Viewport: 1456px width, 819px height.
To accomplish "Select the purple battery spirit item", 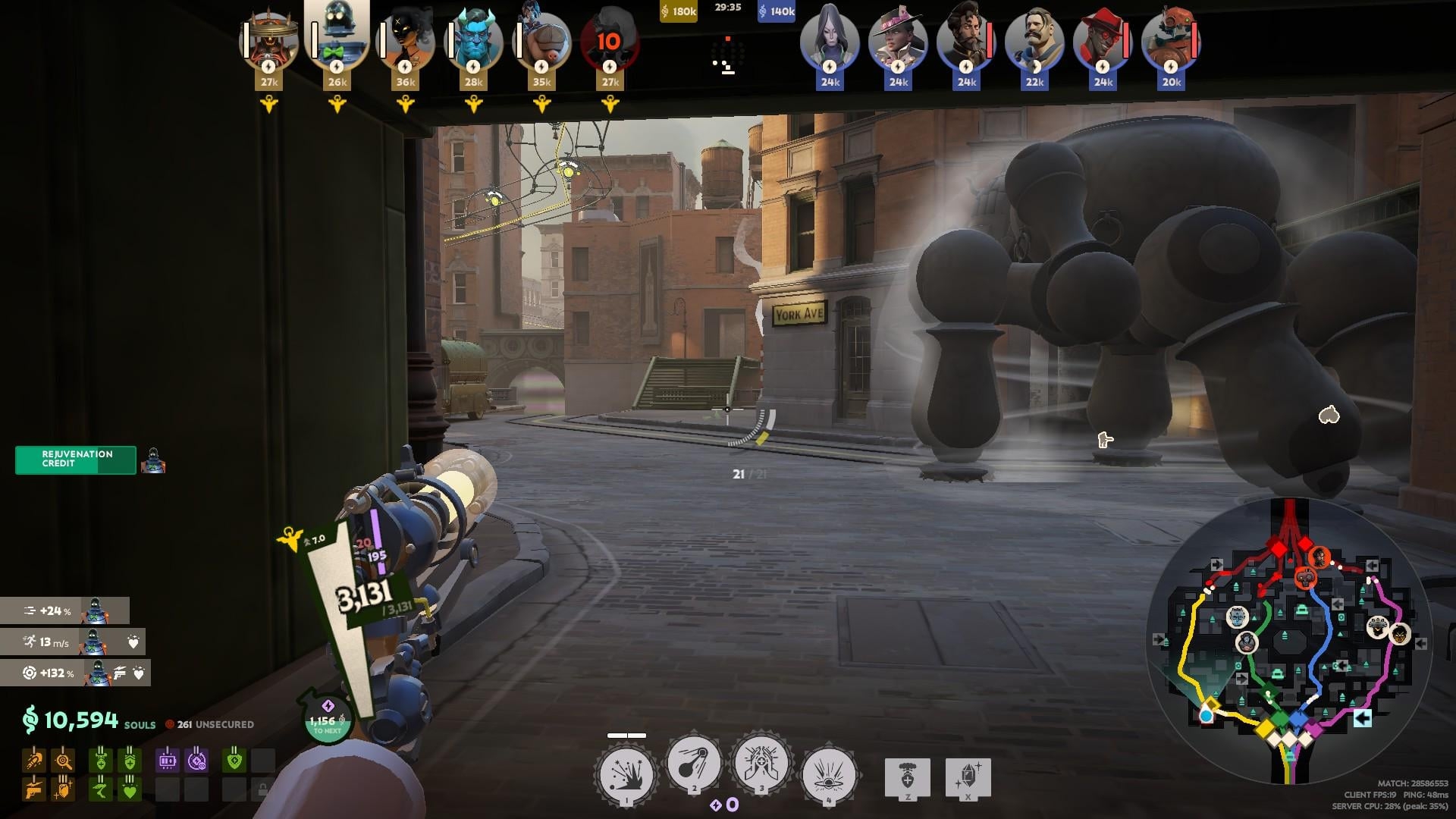I will point(167,760).
